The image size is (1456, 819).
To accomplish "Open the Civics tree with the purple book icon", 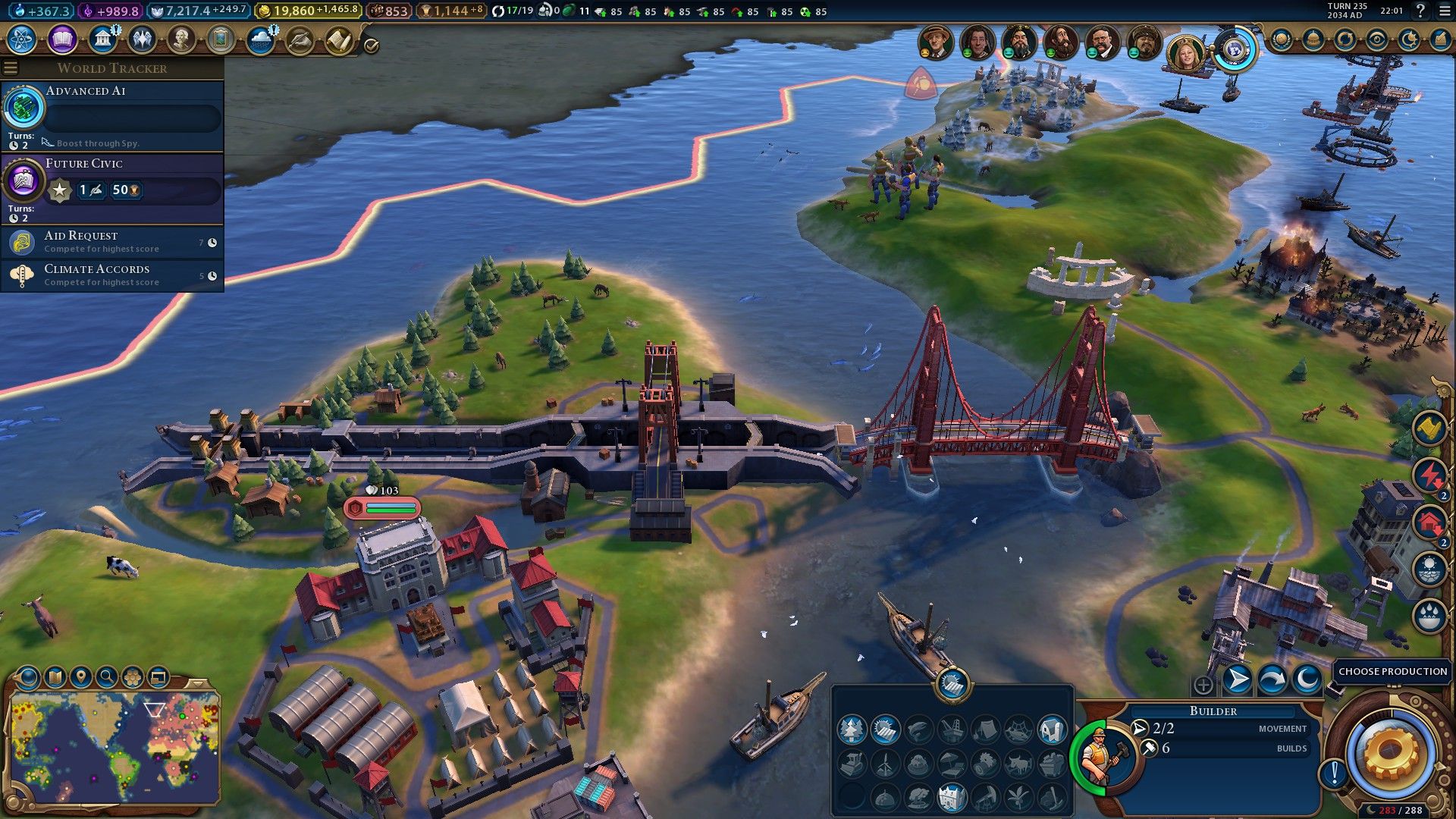I will pos(61,40).
